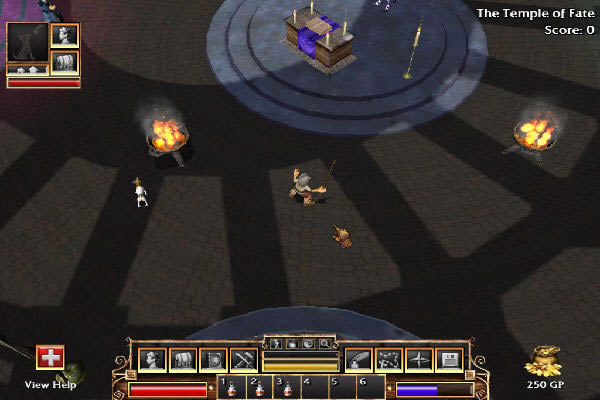Click the floppy disk save icon

coord(449,359)
